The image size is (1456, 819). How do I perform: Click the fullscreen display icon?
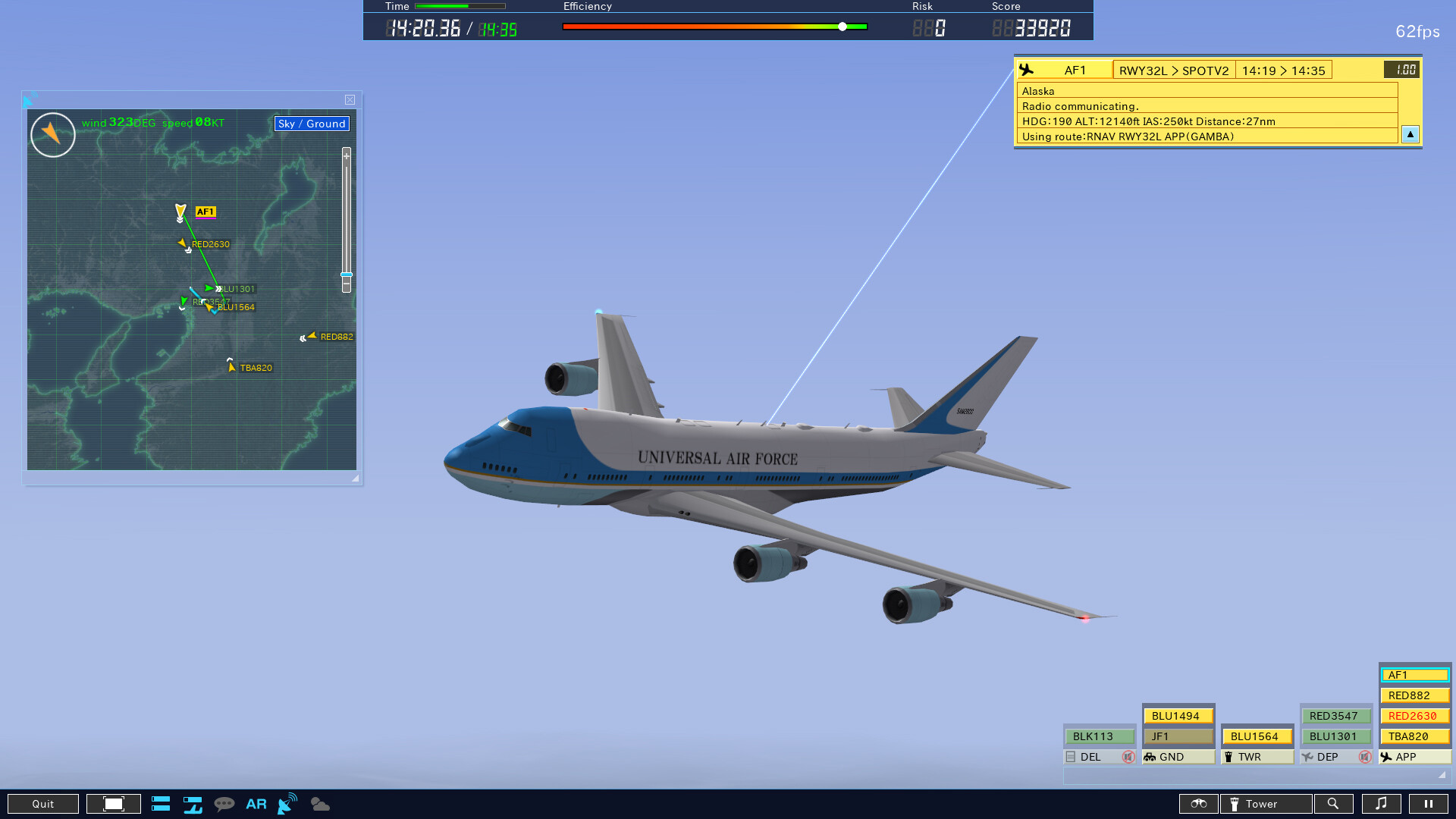pyautogui.click(x=112, y=804)
